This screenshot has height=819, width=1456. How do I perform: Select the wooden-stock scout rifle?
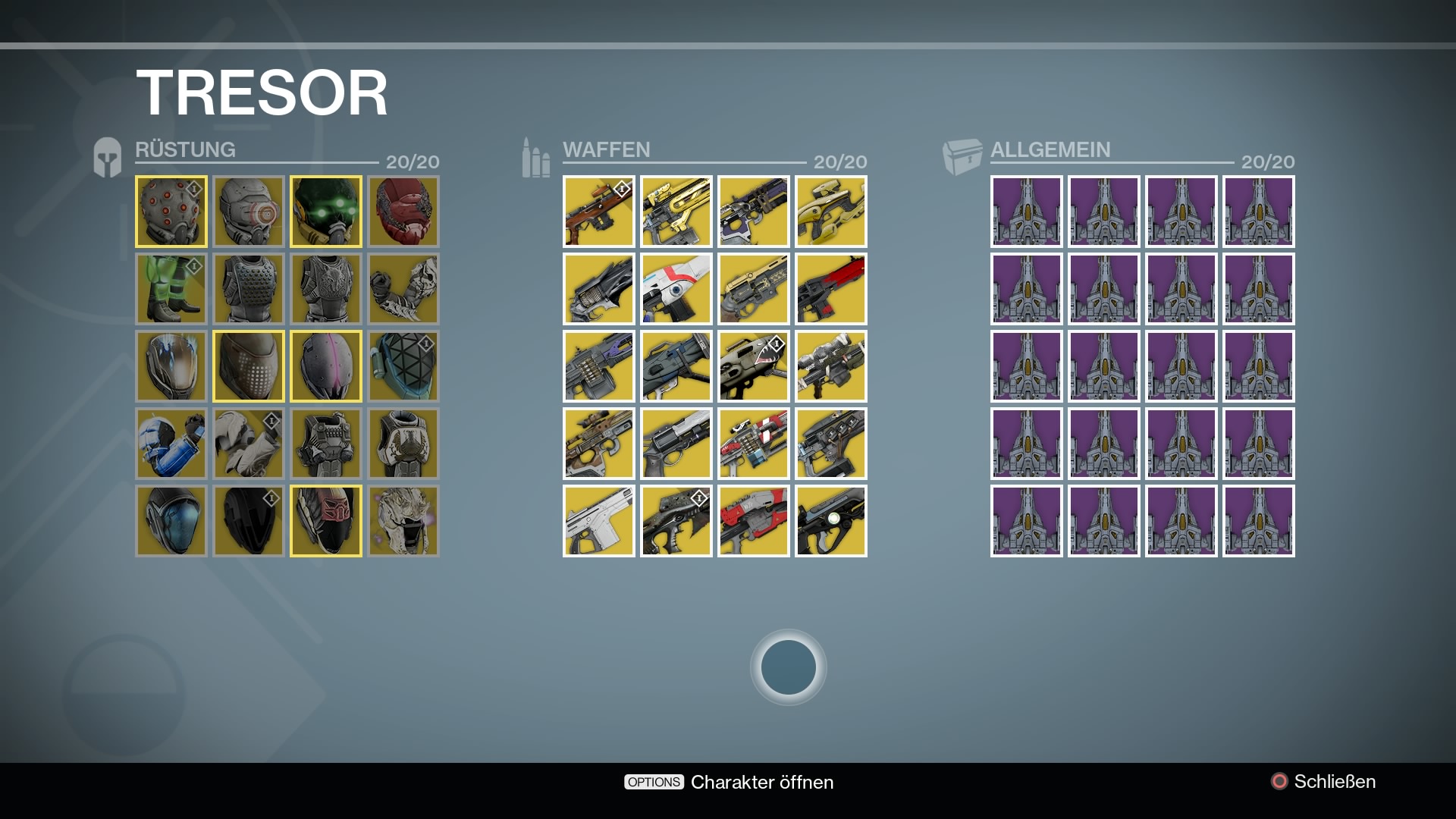point(599,212)
